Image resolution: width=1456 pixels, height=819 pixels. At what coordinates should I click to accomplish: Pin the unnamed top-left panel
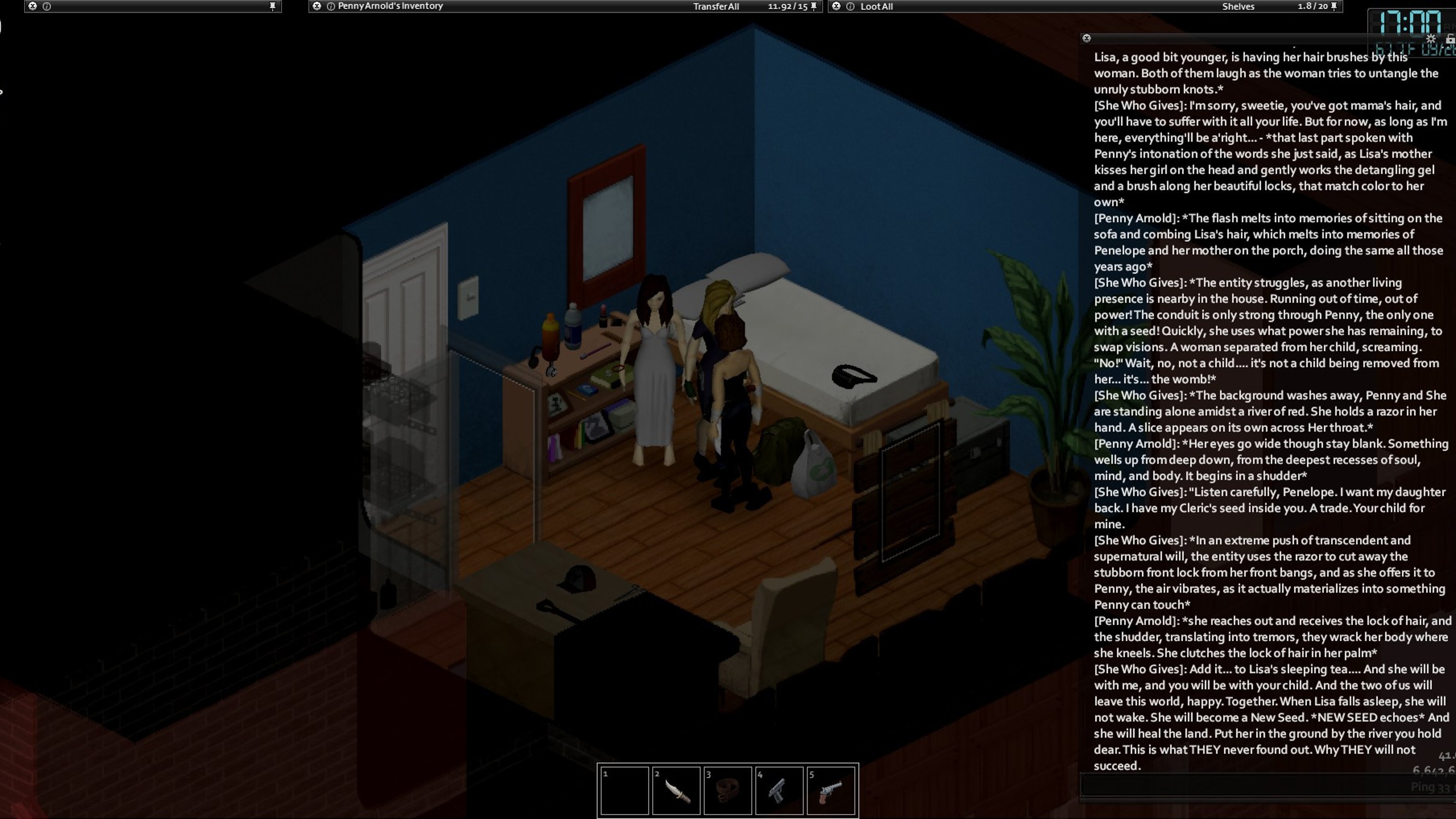[x=273, y=6]
